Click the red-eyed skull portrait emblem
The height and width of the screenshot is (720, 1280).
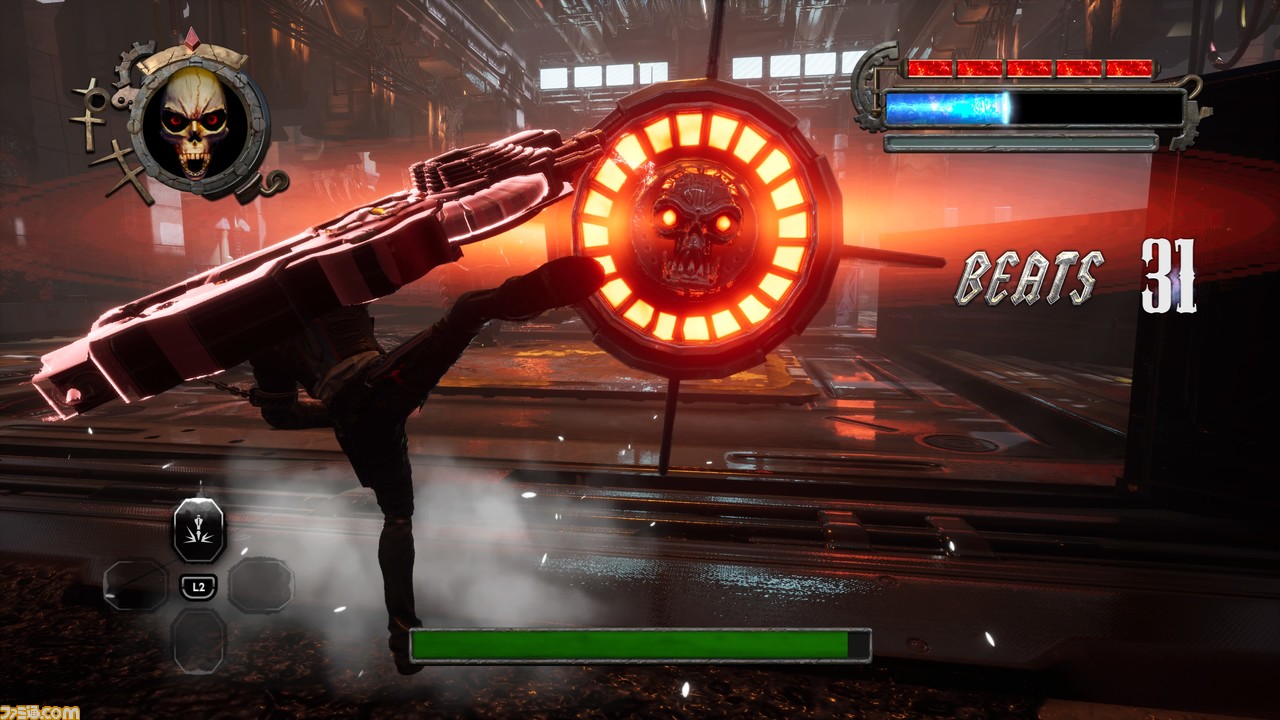pyautogui.click(x=194, y=123)
